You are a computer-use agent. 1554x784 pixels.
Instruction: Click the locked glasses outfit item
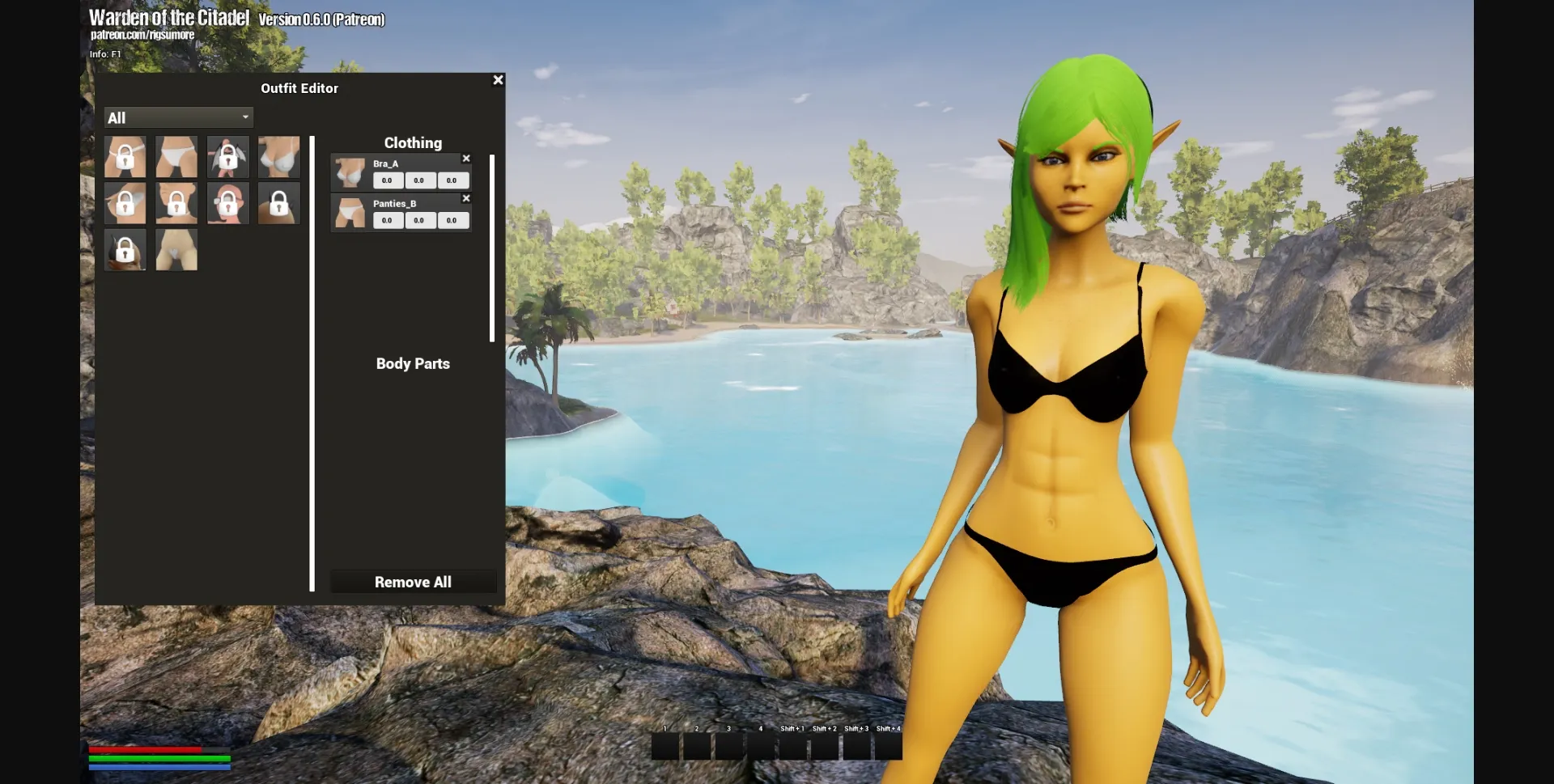pyautogui.click(x=227, y=203)
